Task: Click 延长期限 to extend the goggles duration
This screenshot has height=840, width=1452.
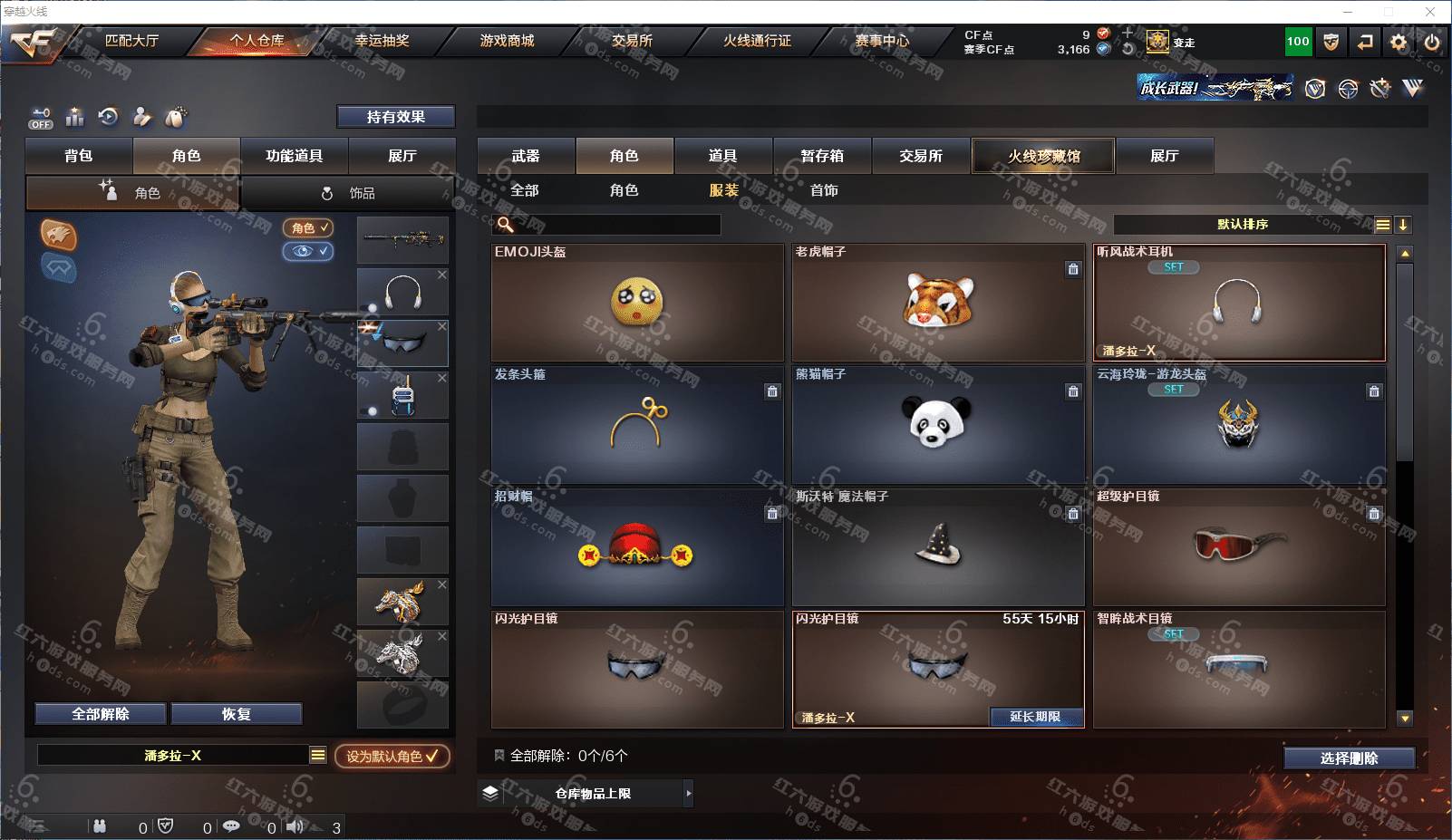Action: 1035,717
